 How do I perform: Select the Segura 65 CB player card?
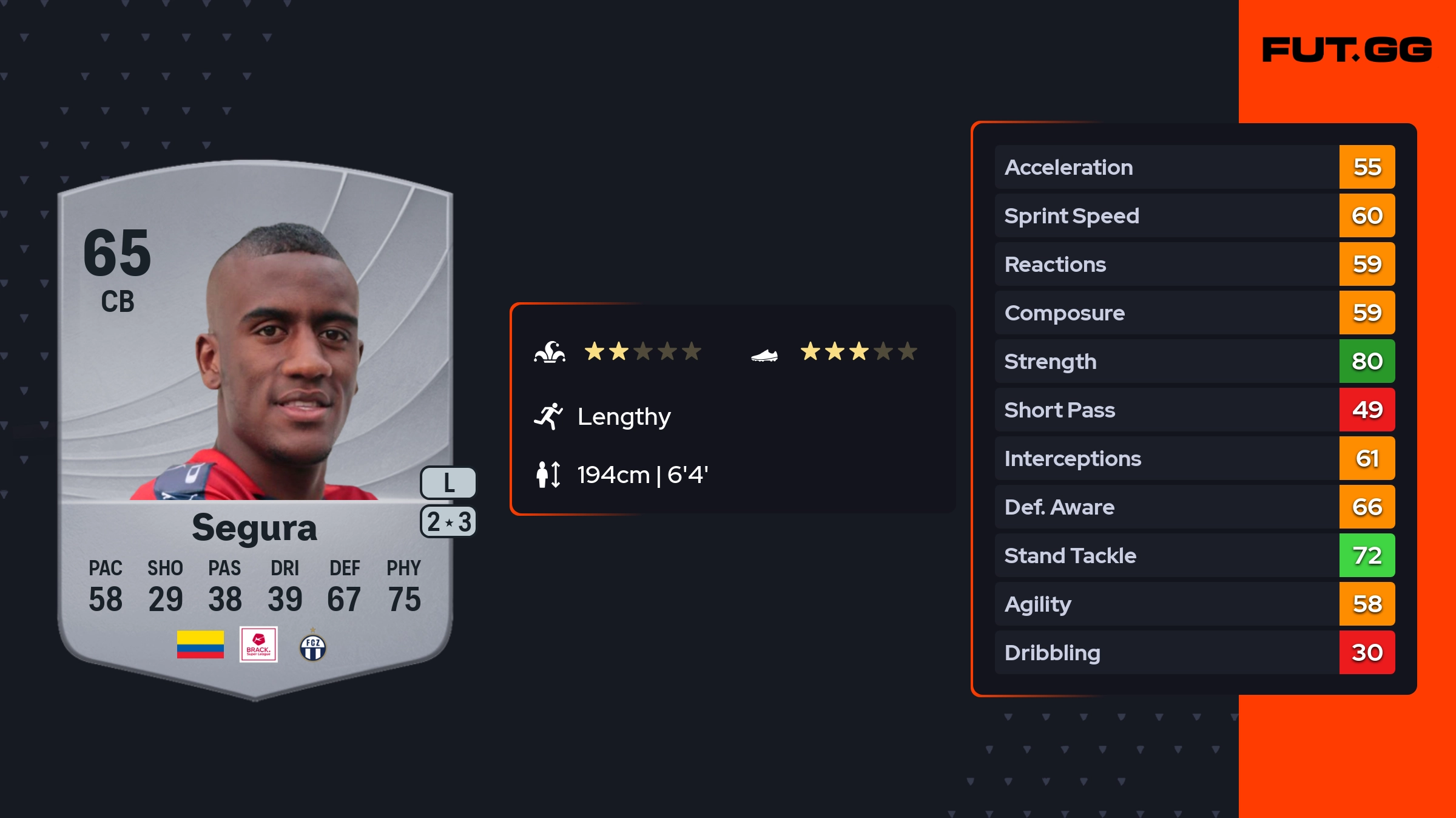(x=255, y=425)
